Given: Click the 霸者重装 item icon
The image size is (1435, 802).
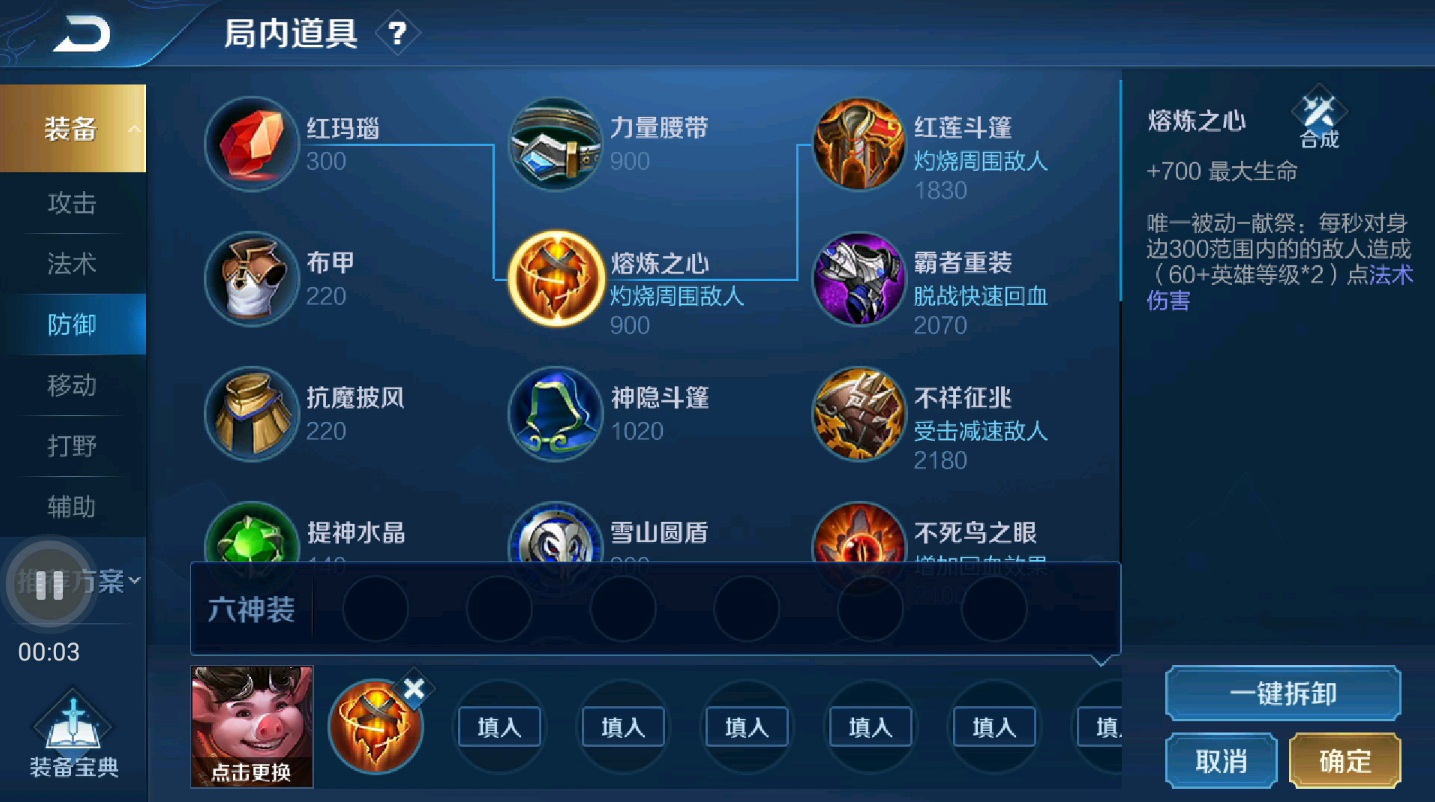Looking at the screenshot, I should (x=859, y=279).
